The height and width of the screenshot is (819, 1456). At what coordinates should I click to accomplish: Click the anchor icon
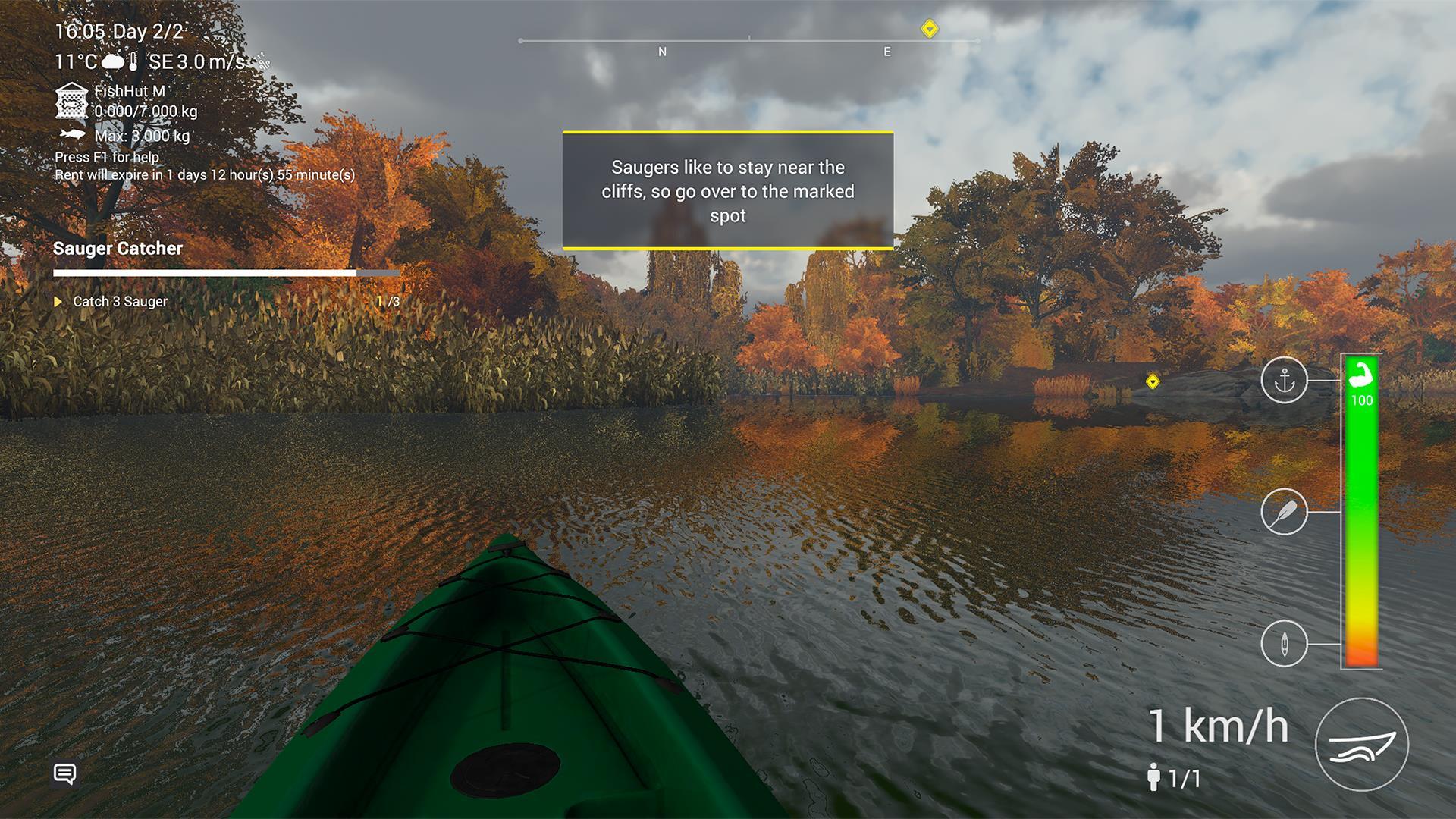[1284, 380]
